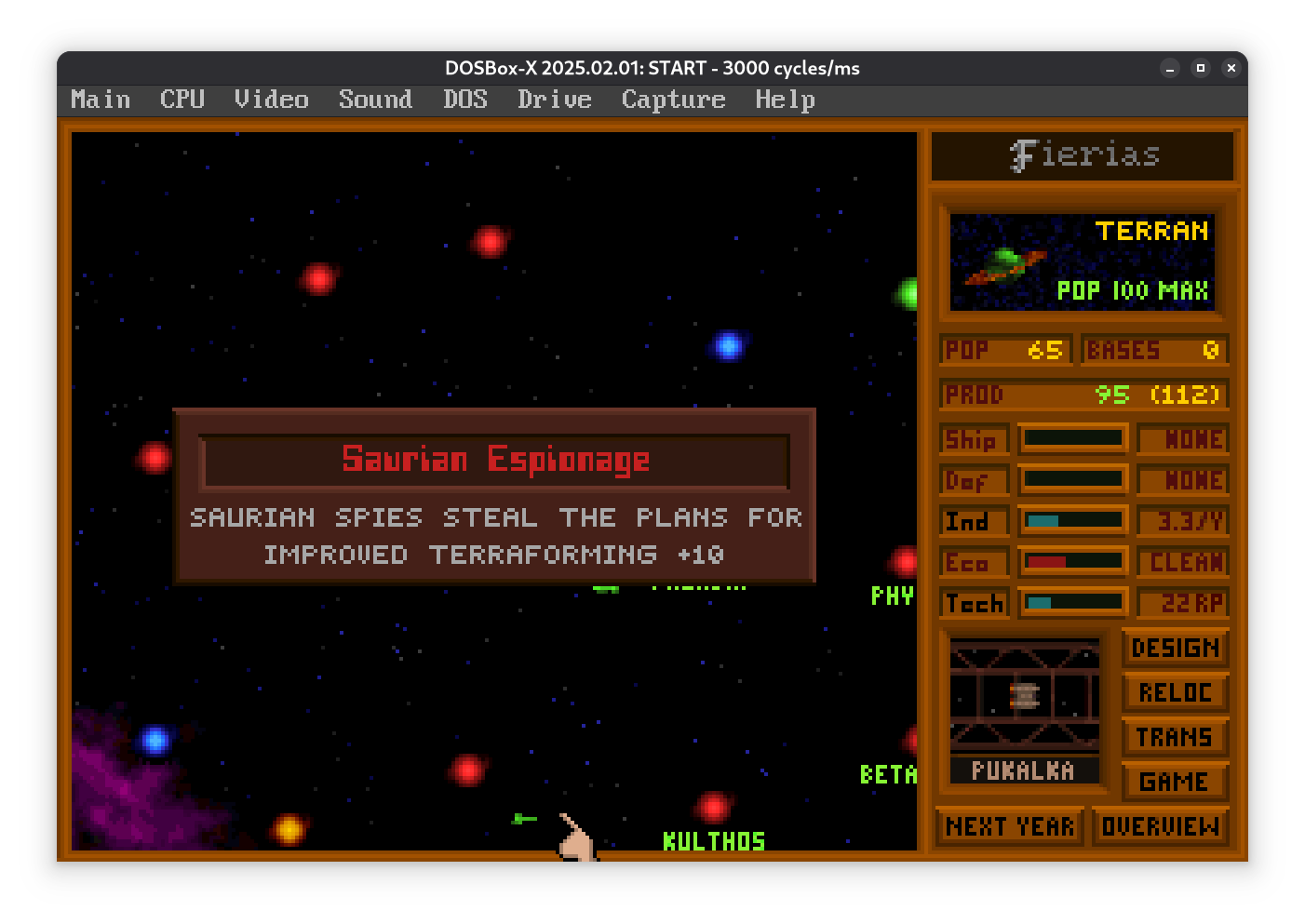Viewport: 1305px width, 924px height.
Task: Close the DOSBox-X window
Action: click(x=1231, y=68)
